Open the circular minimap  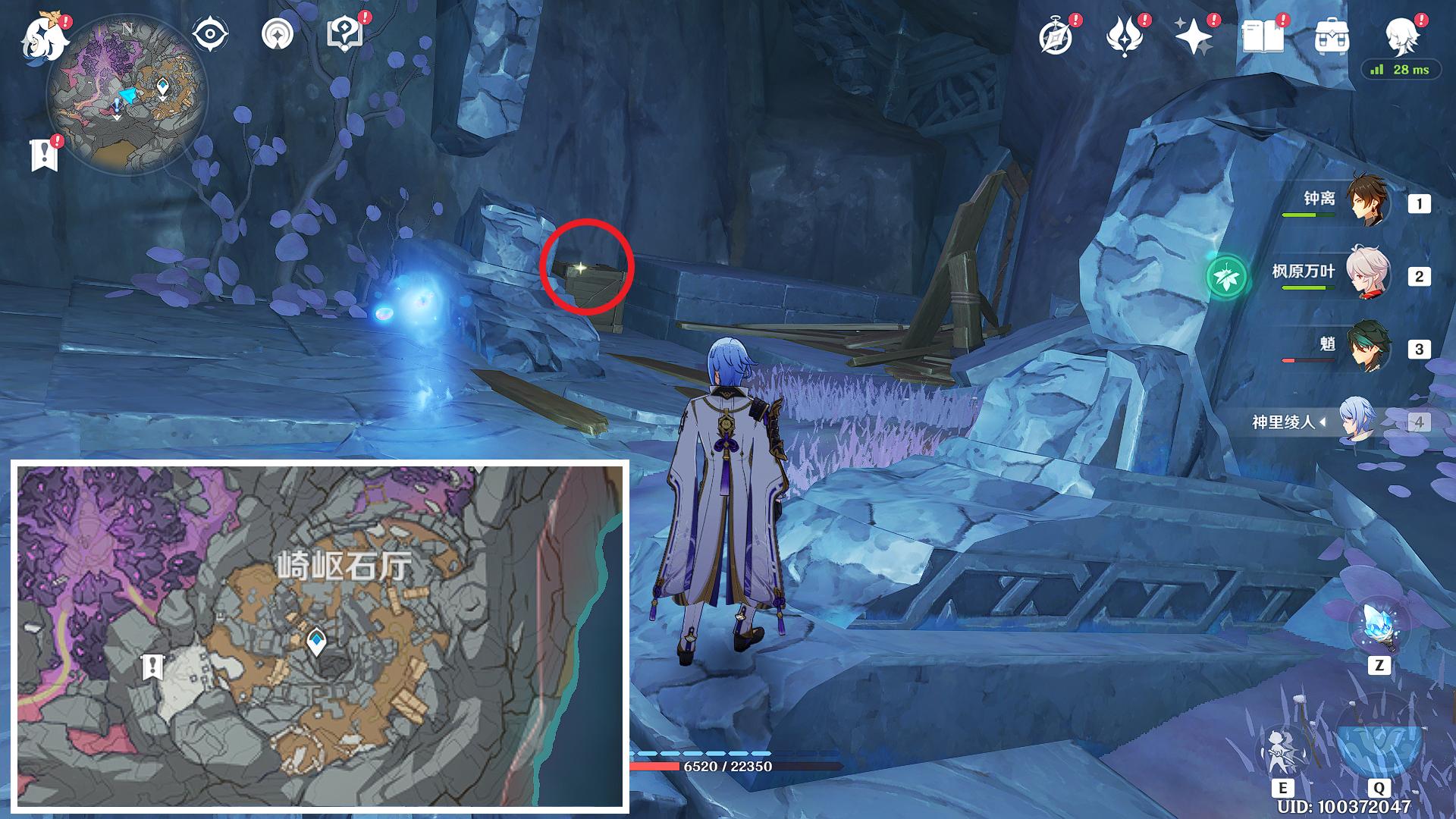[x=127, y=95]
